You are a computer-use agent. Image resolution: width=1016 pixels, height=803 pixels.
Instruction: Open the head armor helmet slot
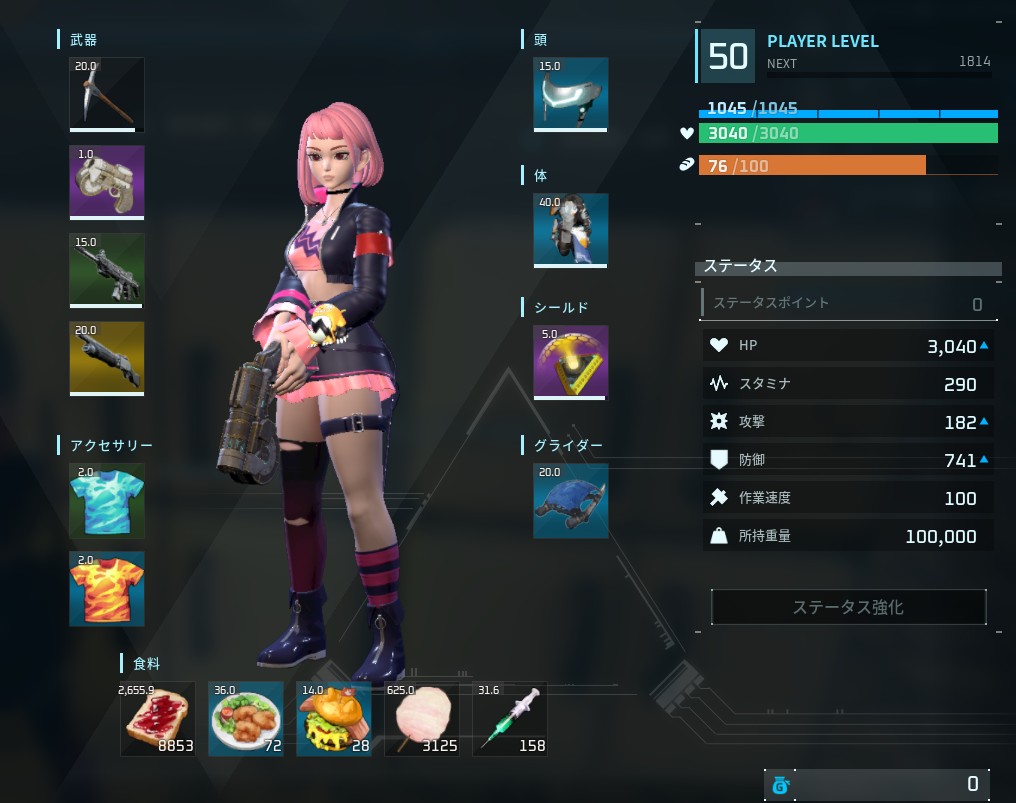[x=570, y=94]
